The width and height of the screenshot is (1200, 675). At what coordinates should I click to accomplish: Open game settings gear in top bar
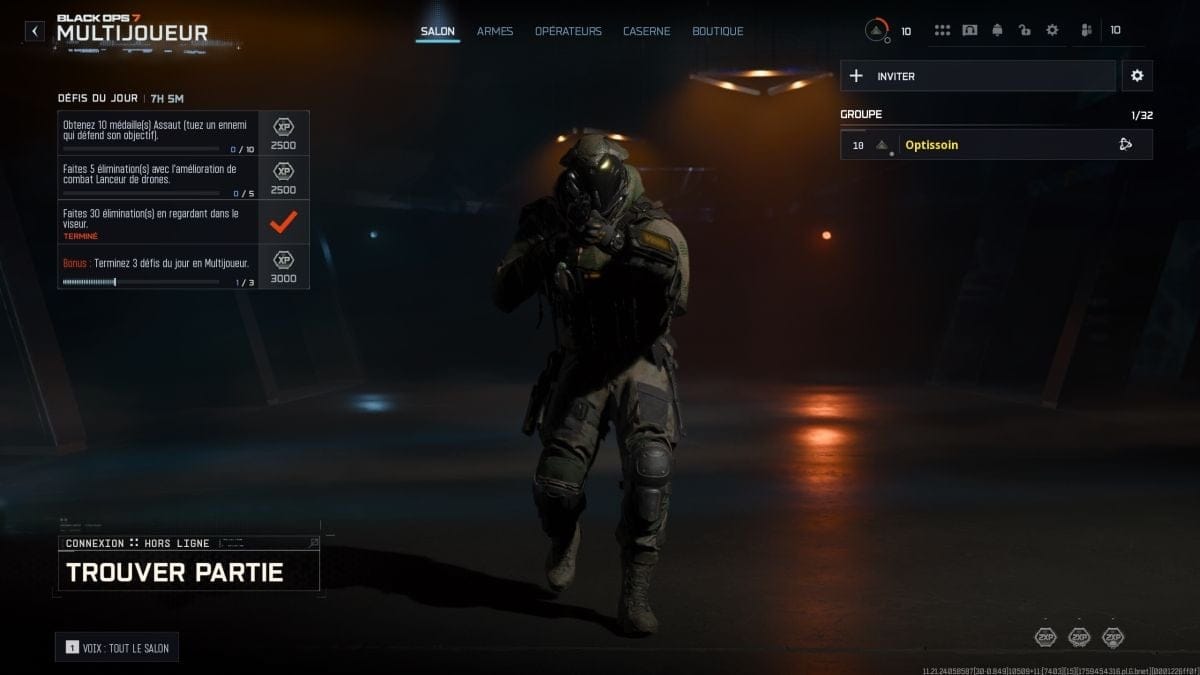pyautogui.click(x=1052, y=31)
